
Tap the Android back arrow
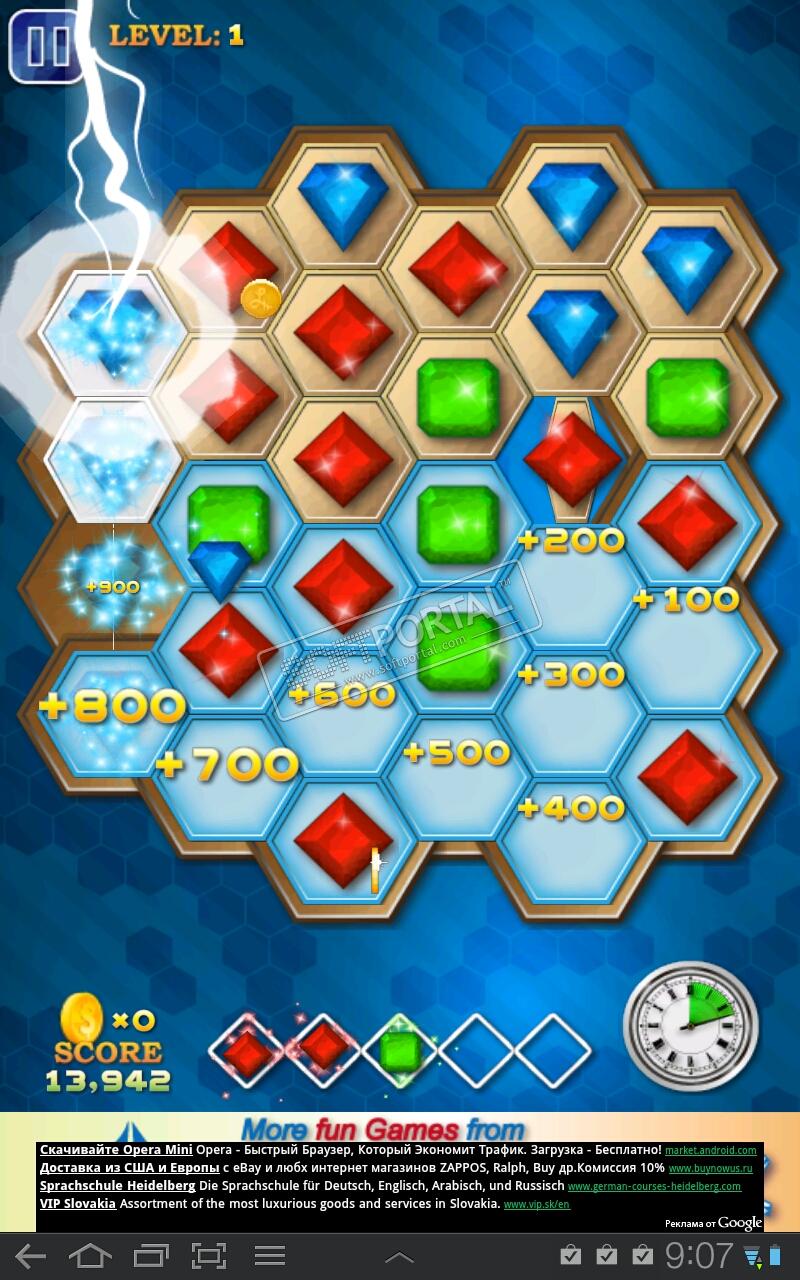click(30, 1256)
